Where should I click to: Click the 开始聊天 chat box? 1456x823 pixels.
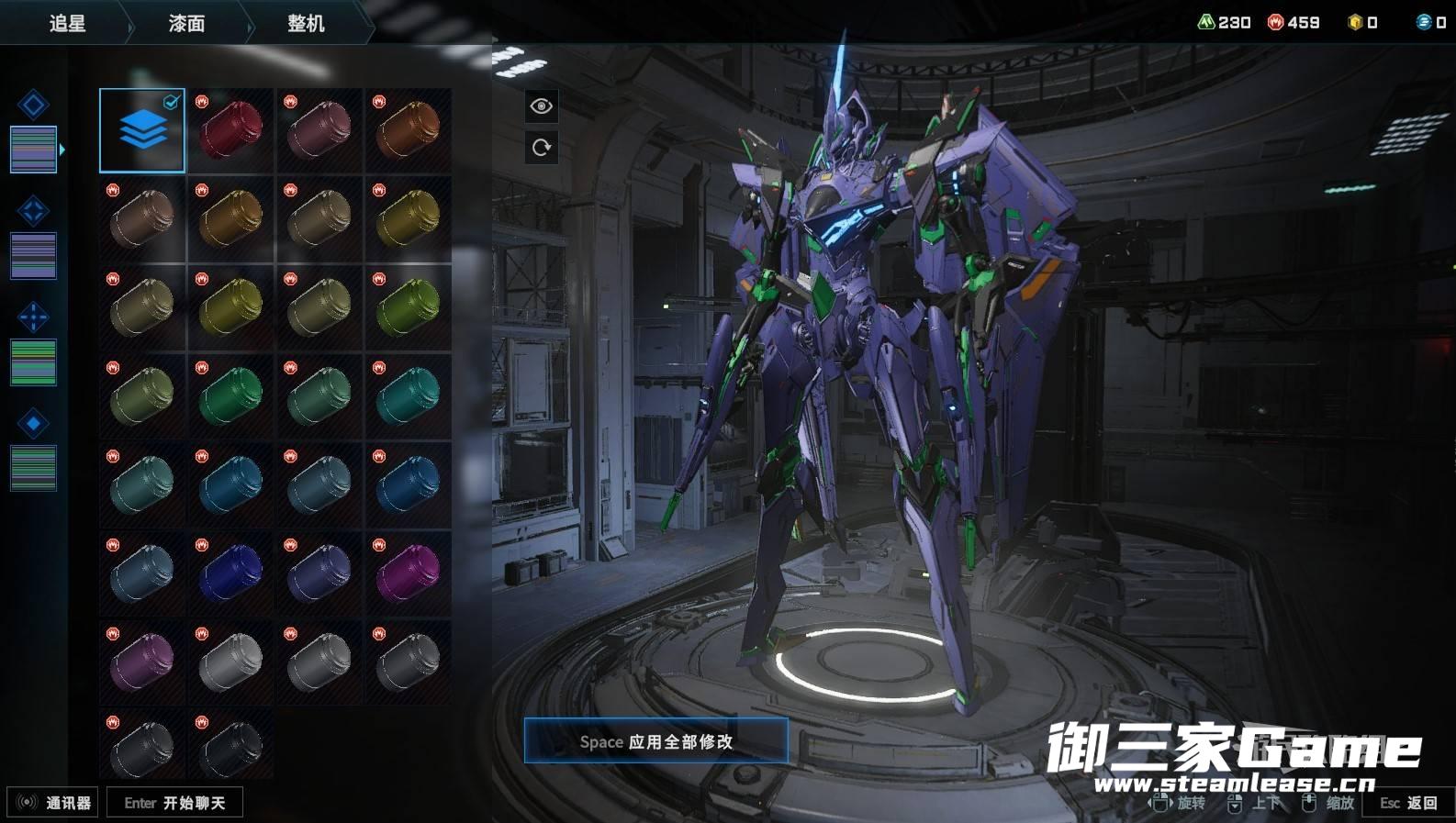174,803
